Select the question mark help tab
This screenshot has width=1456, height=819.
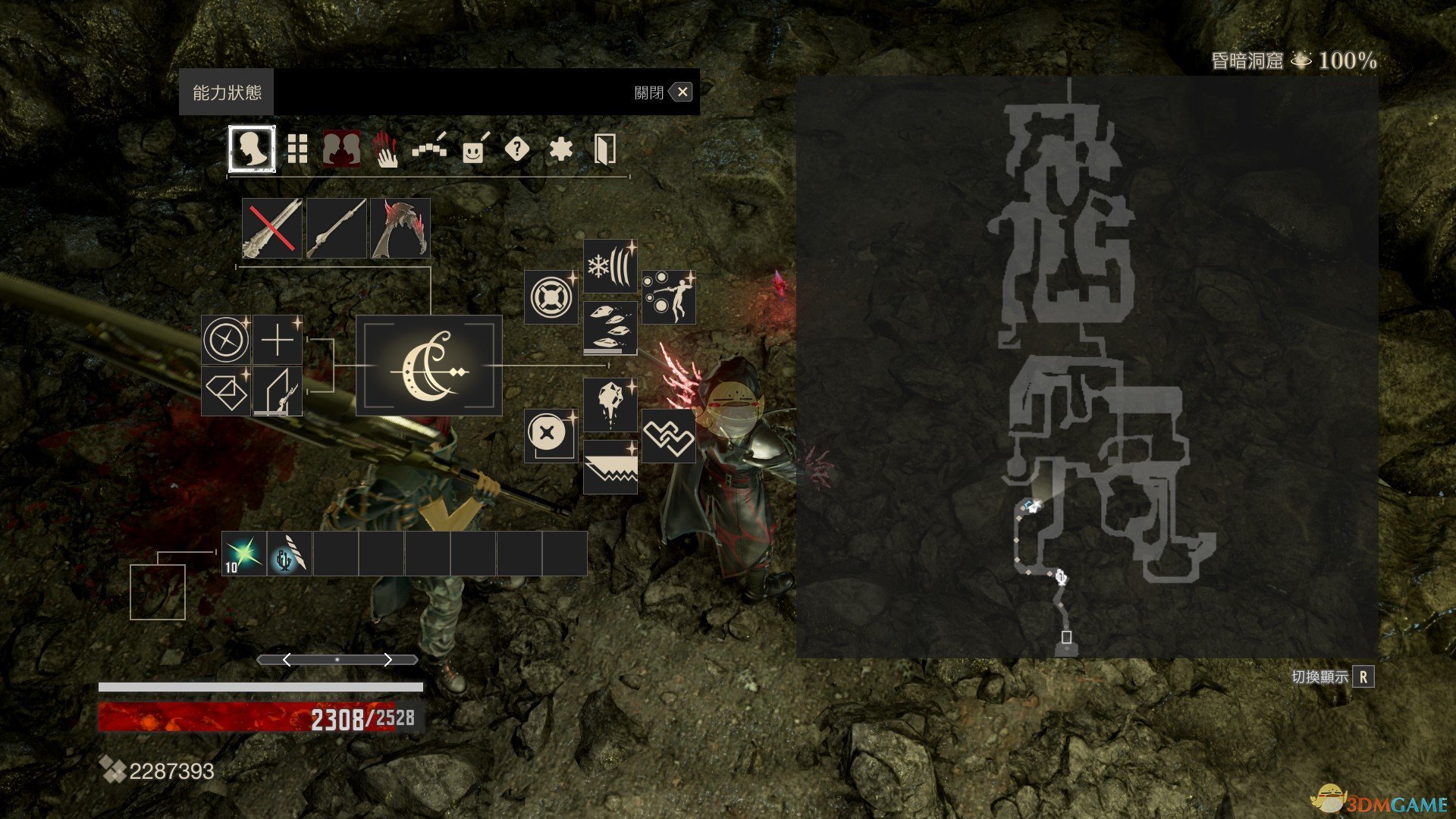click(516, 149)
